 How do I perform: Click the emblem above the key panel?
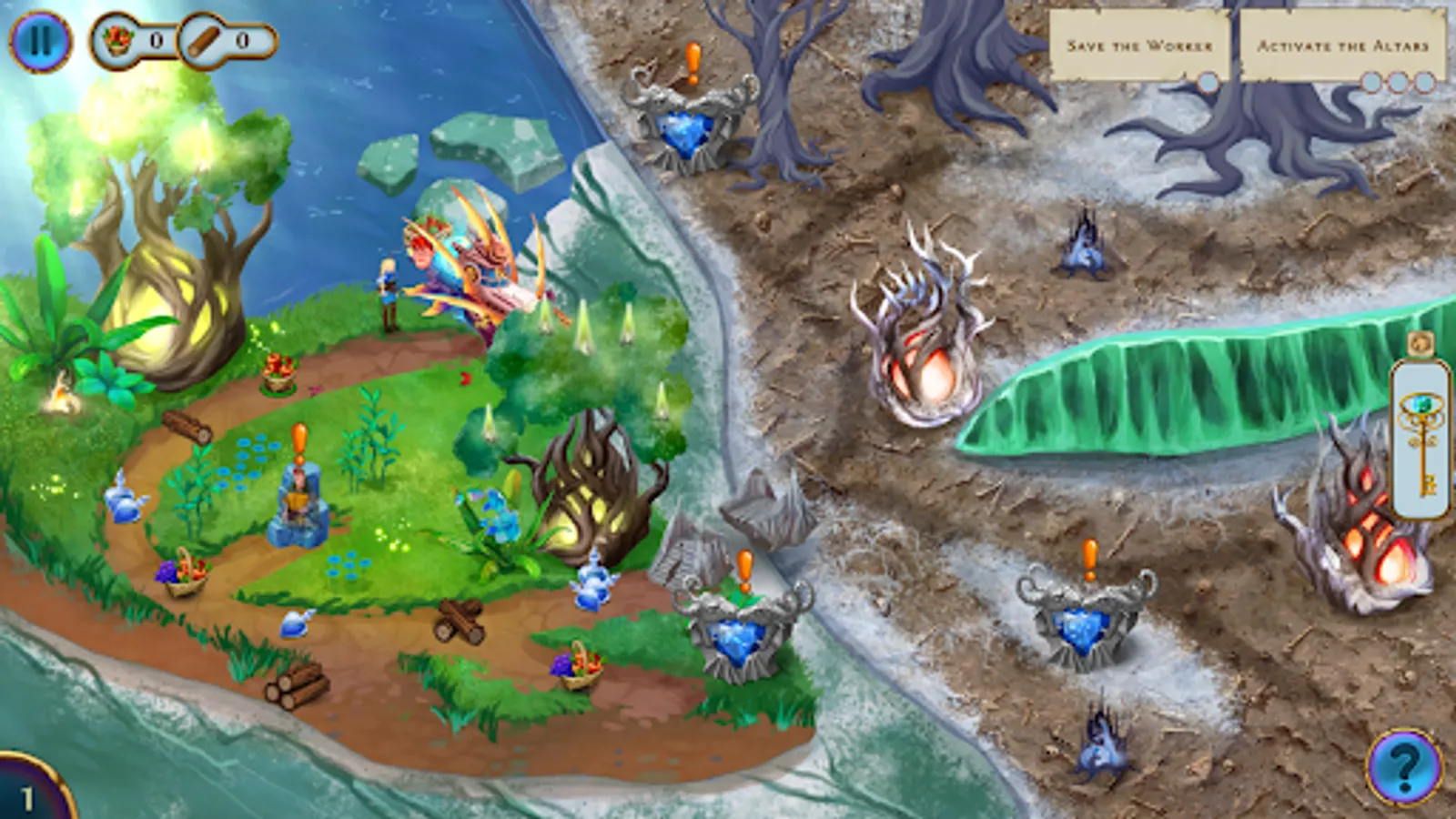1420,344
